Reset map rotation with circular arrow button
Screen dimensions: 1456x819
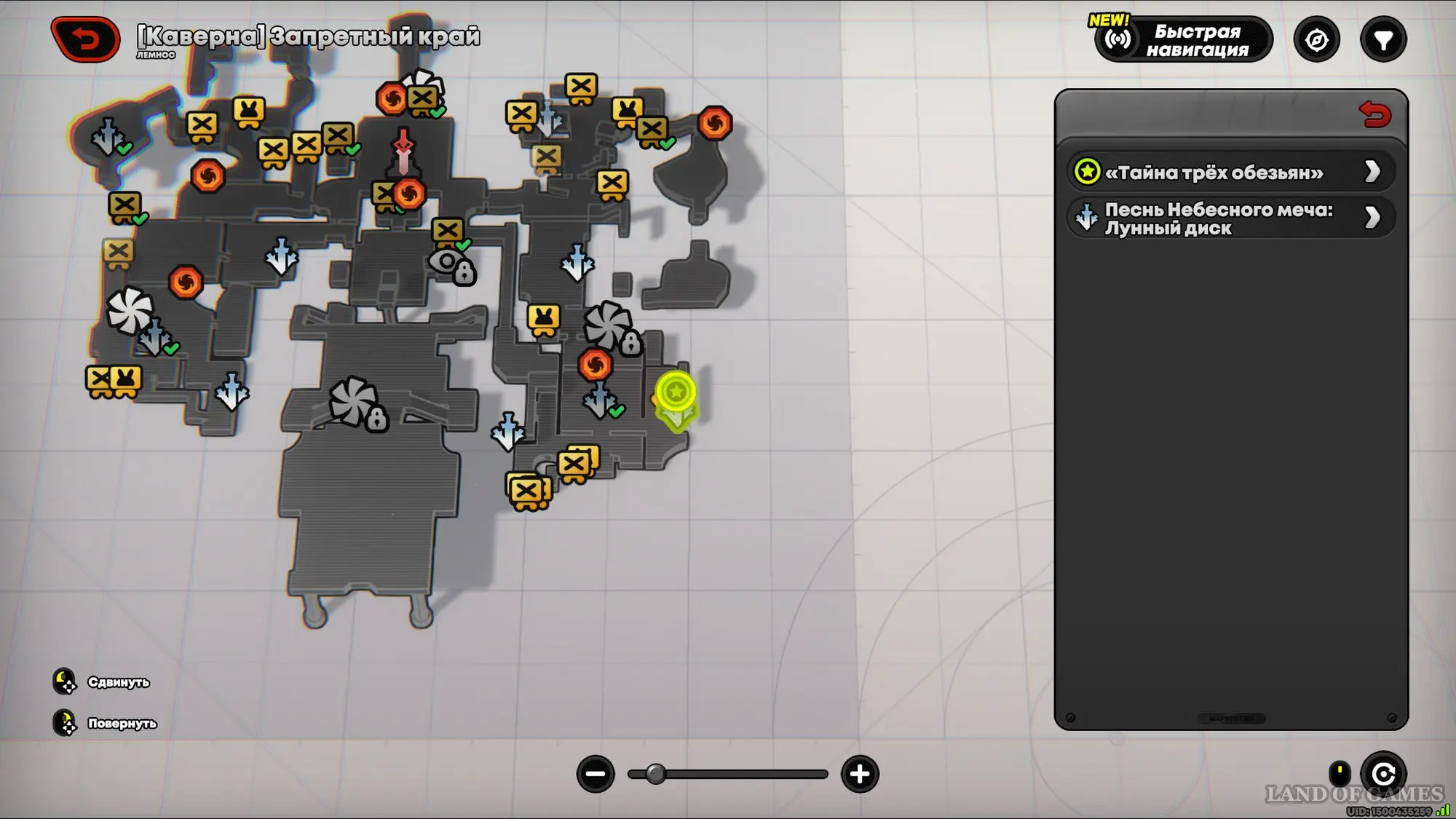[x=1383, y=774]
